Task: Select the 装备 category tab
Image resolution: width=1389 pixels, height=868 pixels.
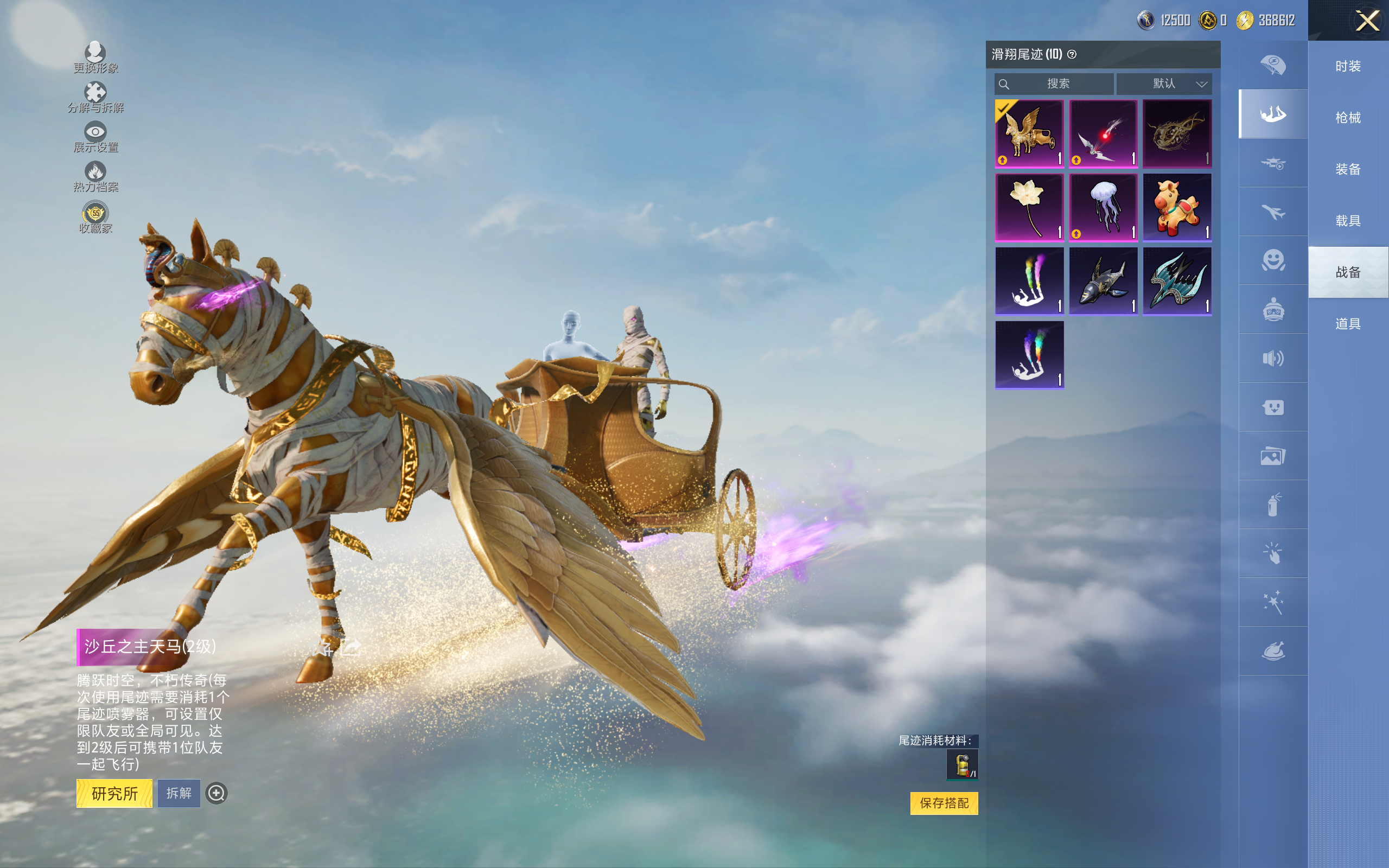Action: [x=1348, y=169]
